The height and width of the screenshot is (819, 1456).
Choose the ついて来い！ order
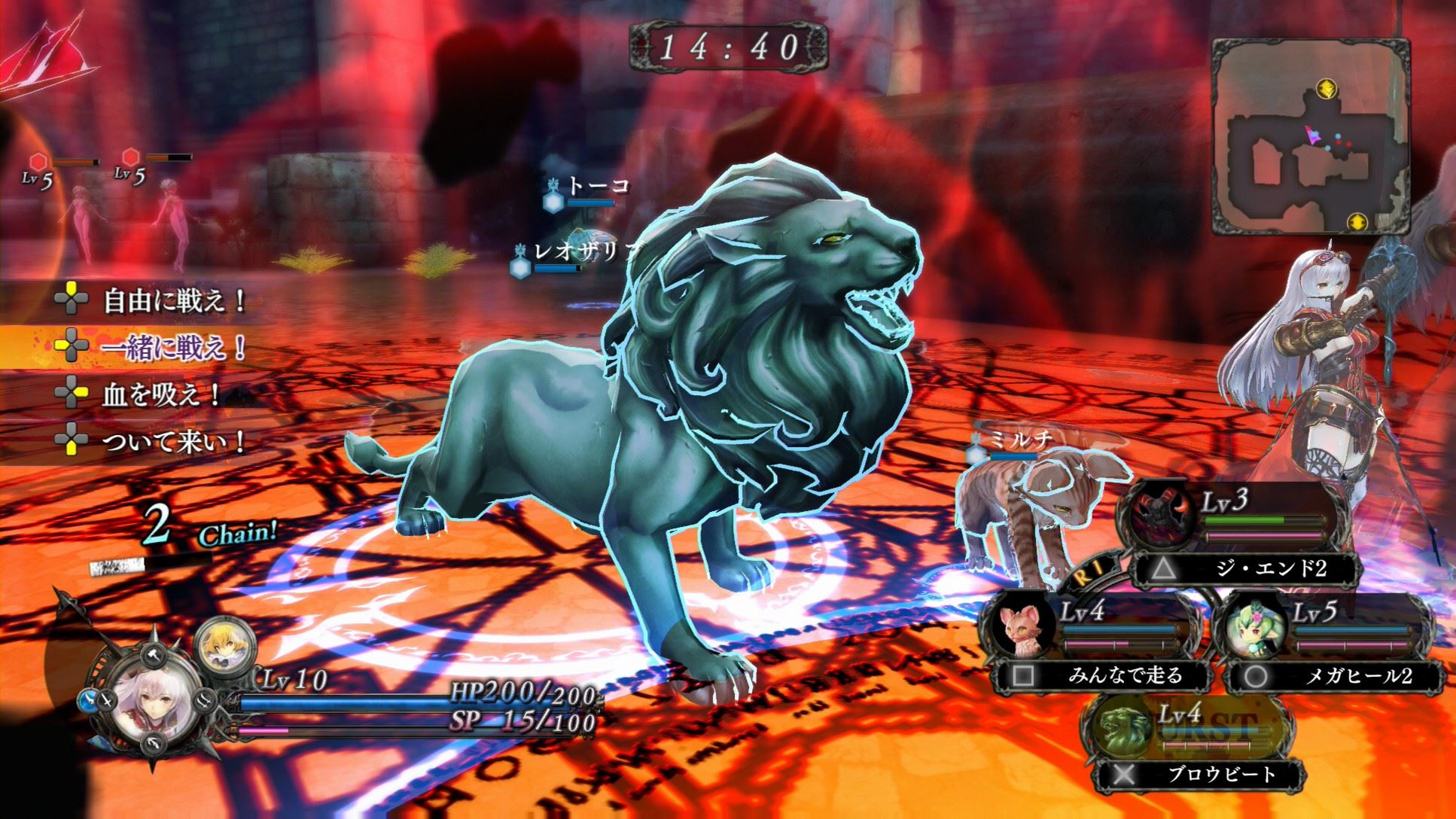pos(173,442)
